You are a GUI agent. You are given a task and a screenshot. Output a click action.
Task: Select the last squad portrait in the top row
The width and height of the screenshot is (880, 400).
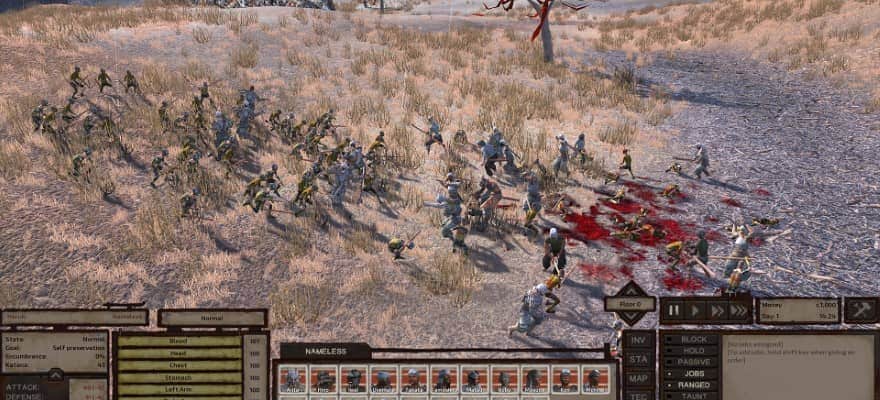point(596,379)
